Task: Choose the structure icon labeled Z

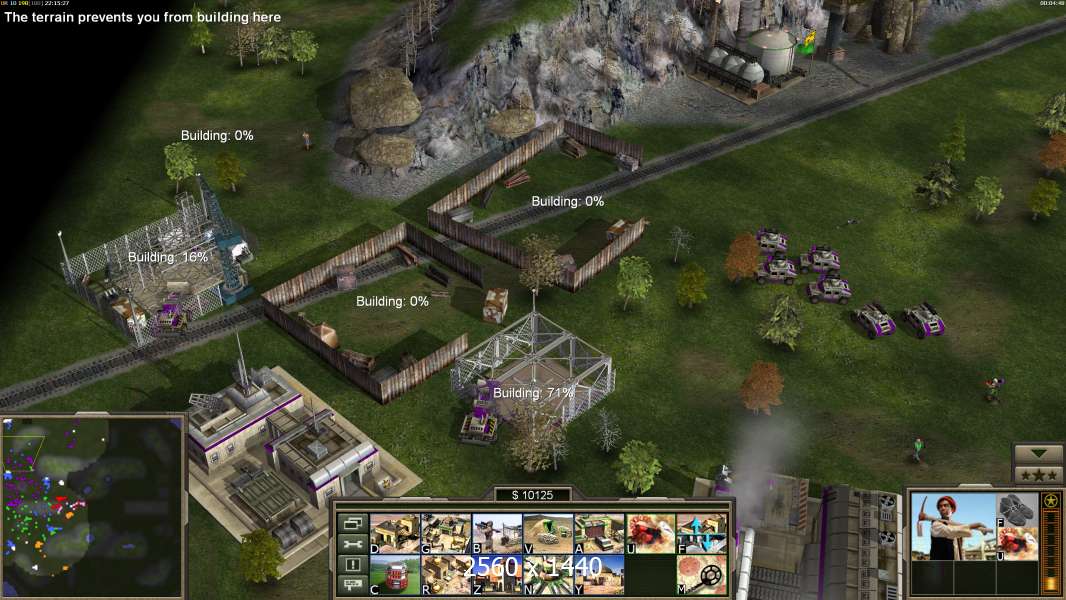Action: [x=496, y=574]
